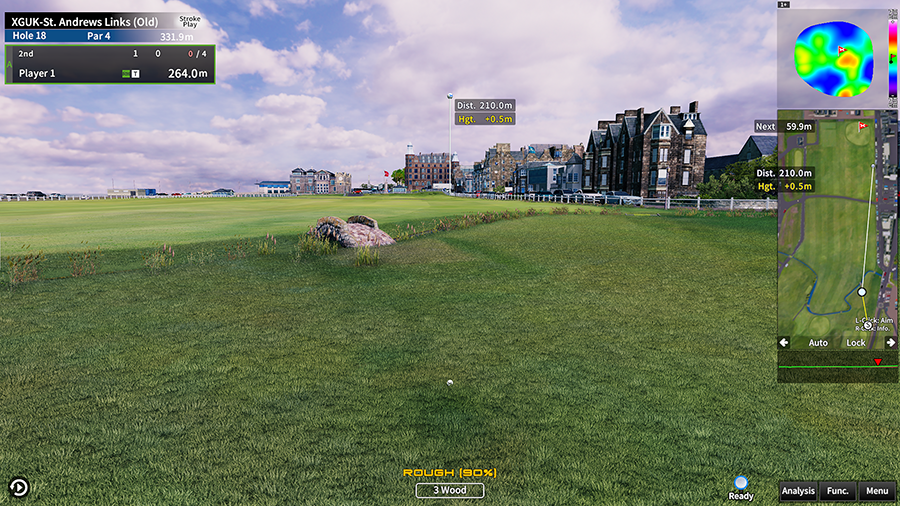Viewport: 900px width, 506px height.
Task: Shift aim with the minimap's left arrow
Action: point(785,343)
